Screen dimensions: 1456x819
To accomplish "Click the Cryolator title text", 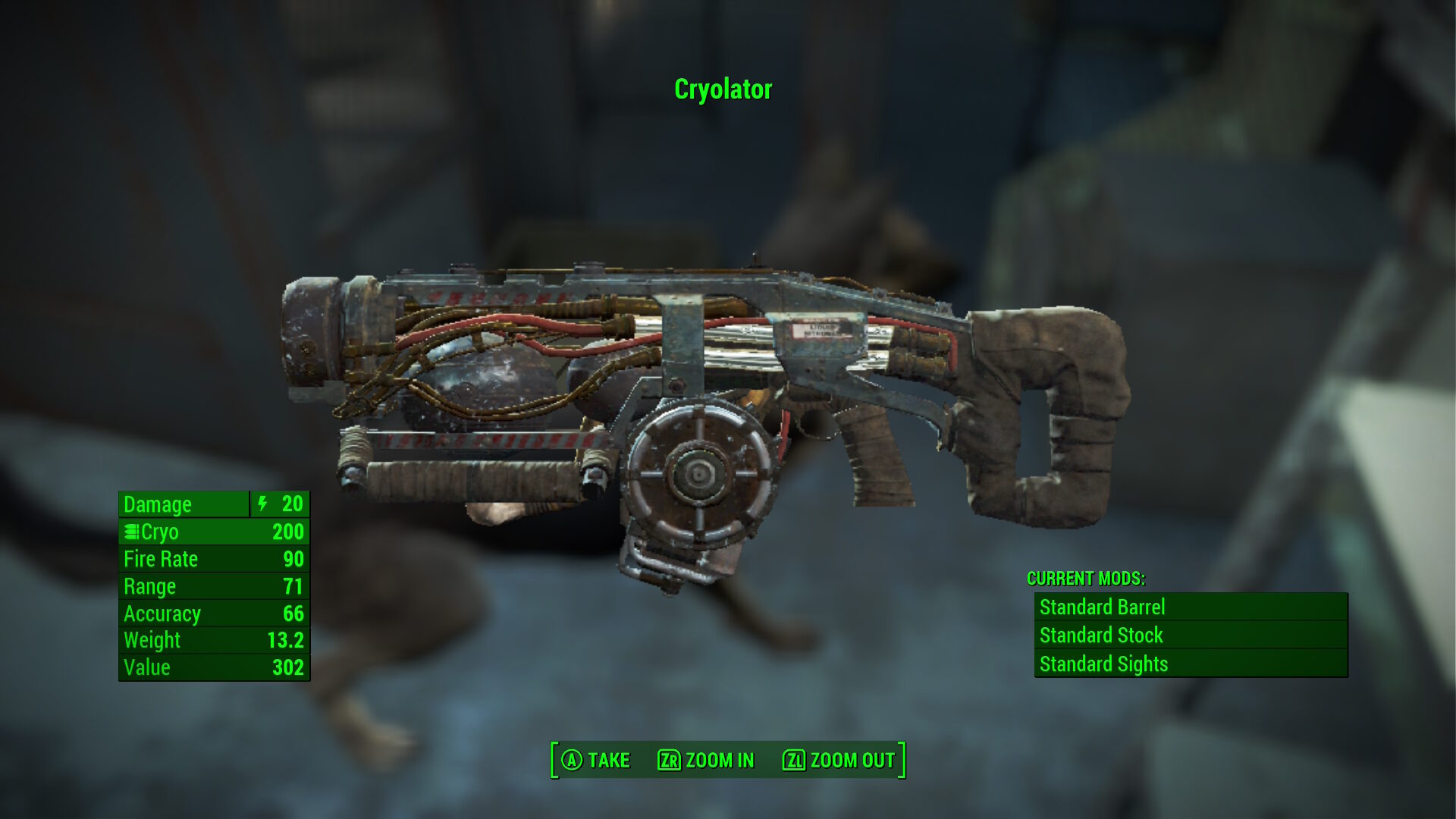I will pyautogui.click(x=722, y=90).
